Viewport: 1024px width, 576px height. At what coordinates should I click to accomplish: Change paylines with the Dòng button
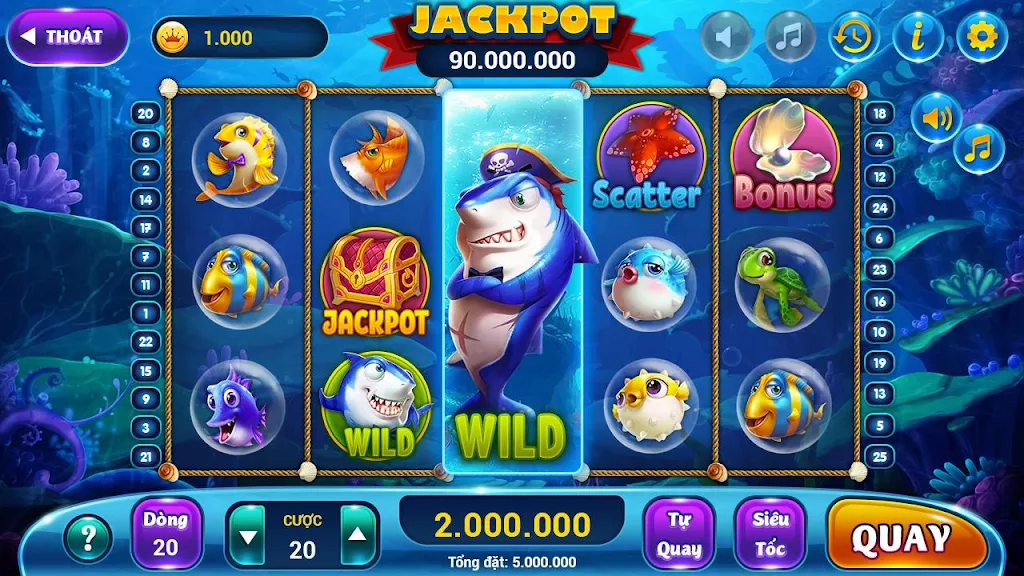pyautogui.click(x=166, y=534)
